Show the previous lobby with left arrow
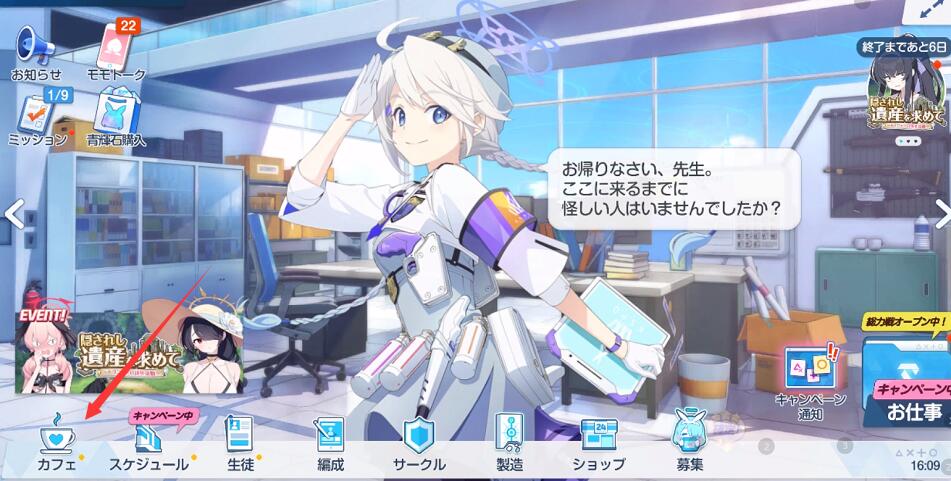Viewport: 951px width, 481px height. (x=12, y=213)
